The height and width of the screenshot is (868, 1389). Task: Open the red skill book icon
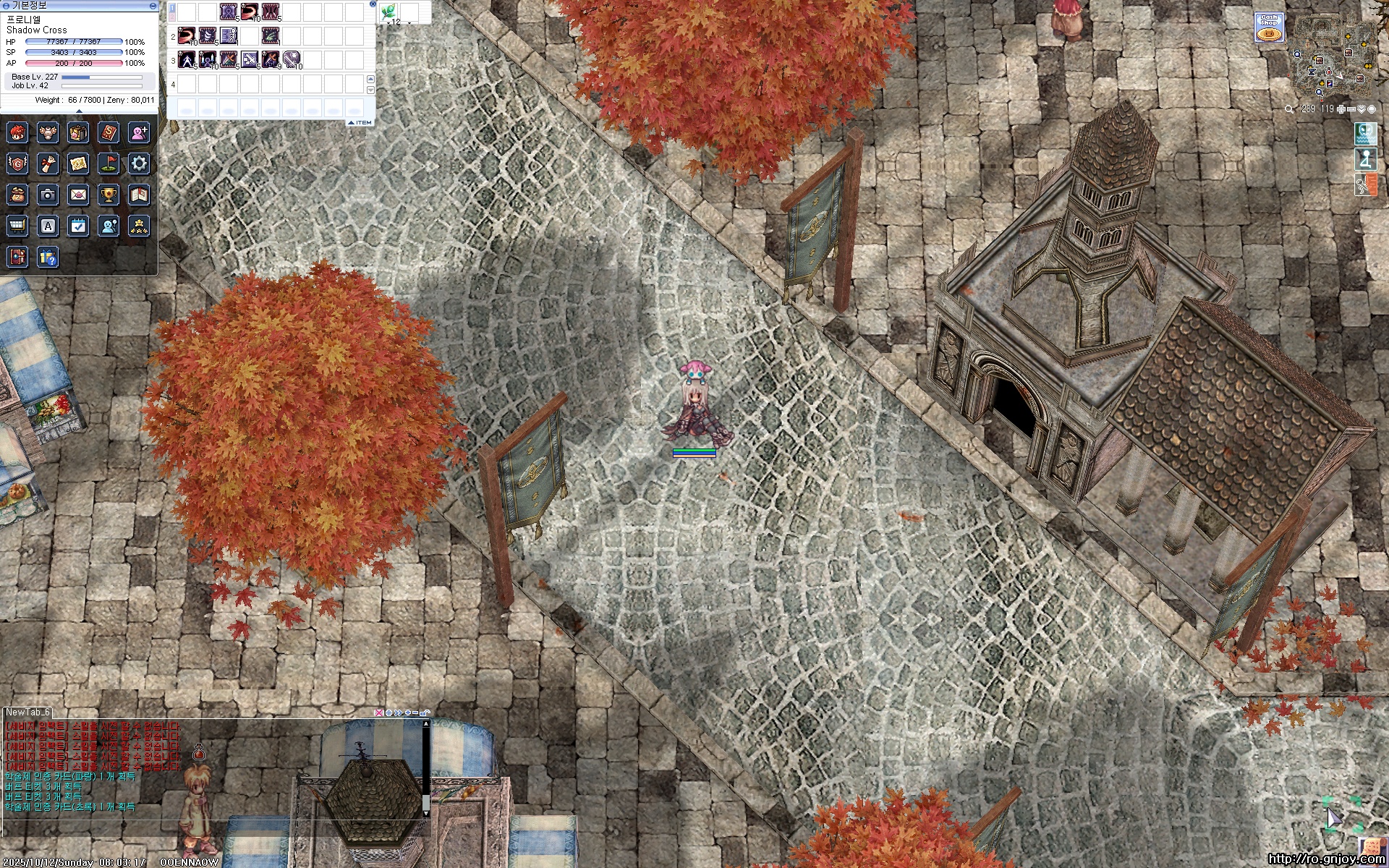click(109, 132)
